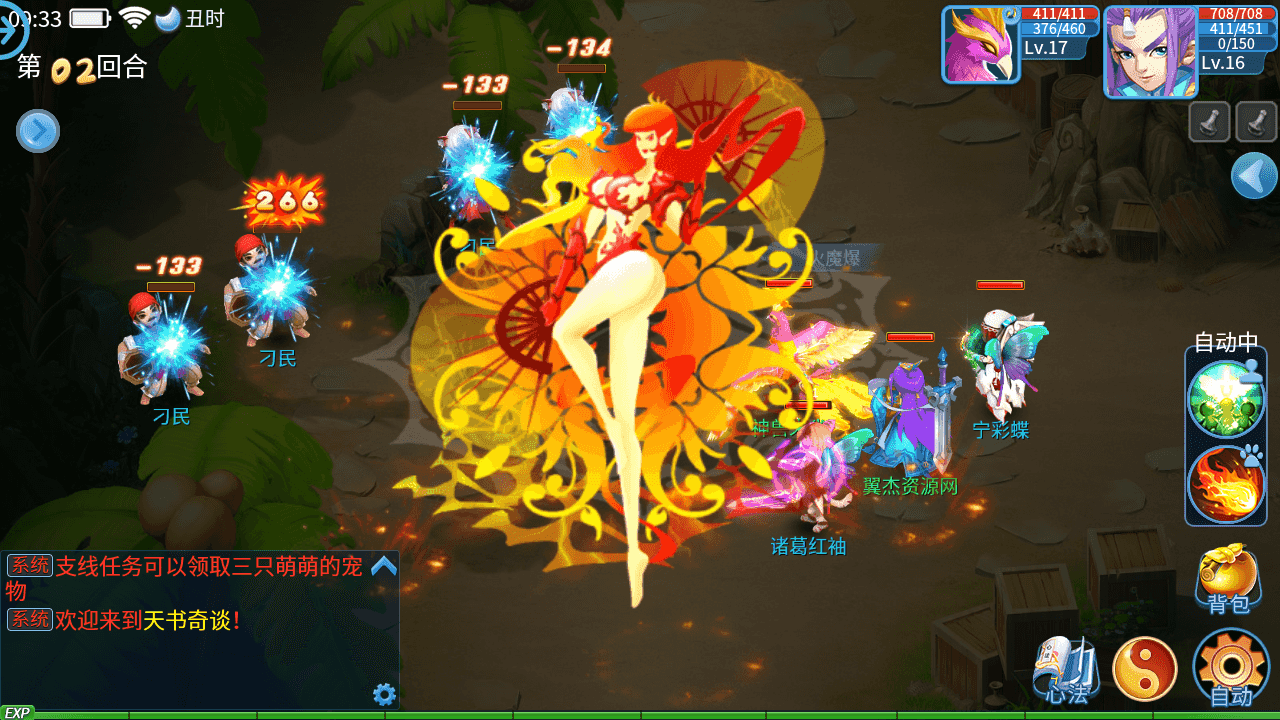Click the 自动 gear icon in the corner

click(x=1230, y=665)
